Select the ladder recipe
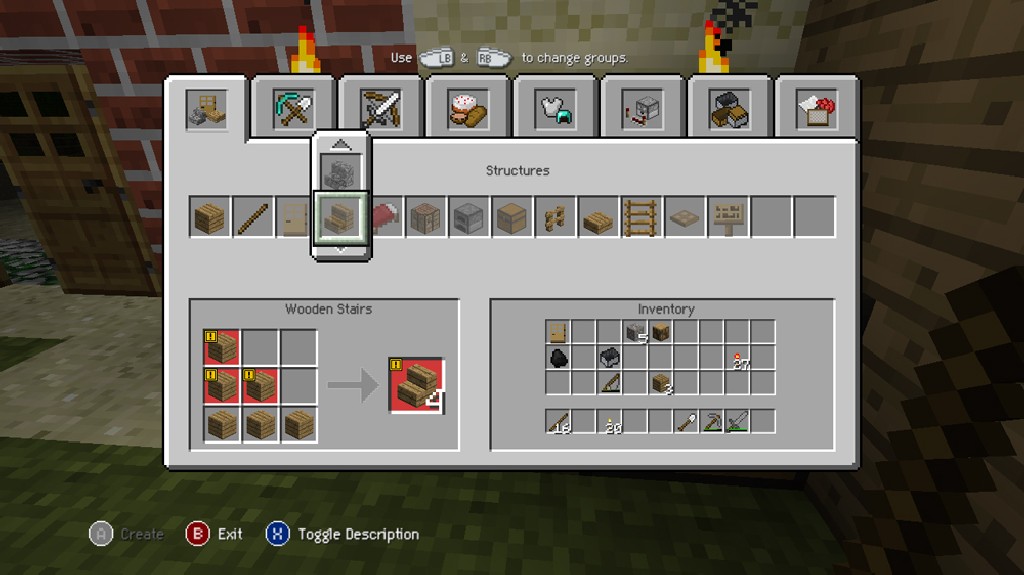1024x575 pixels. (x=641, y=217)
